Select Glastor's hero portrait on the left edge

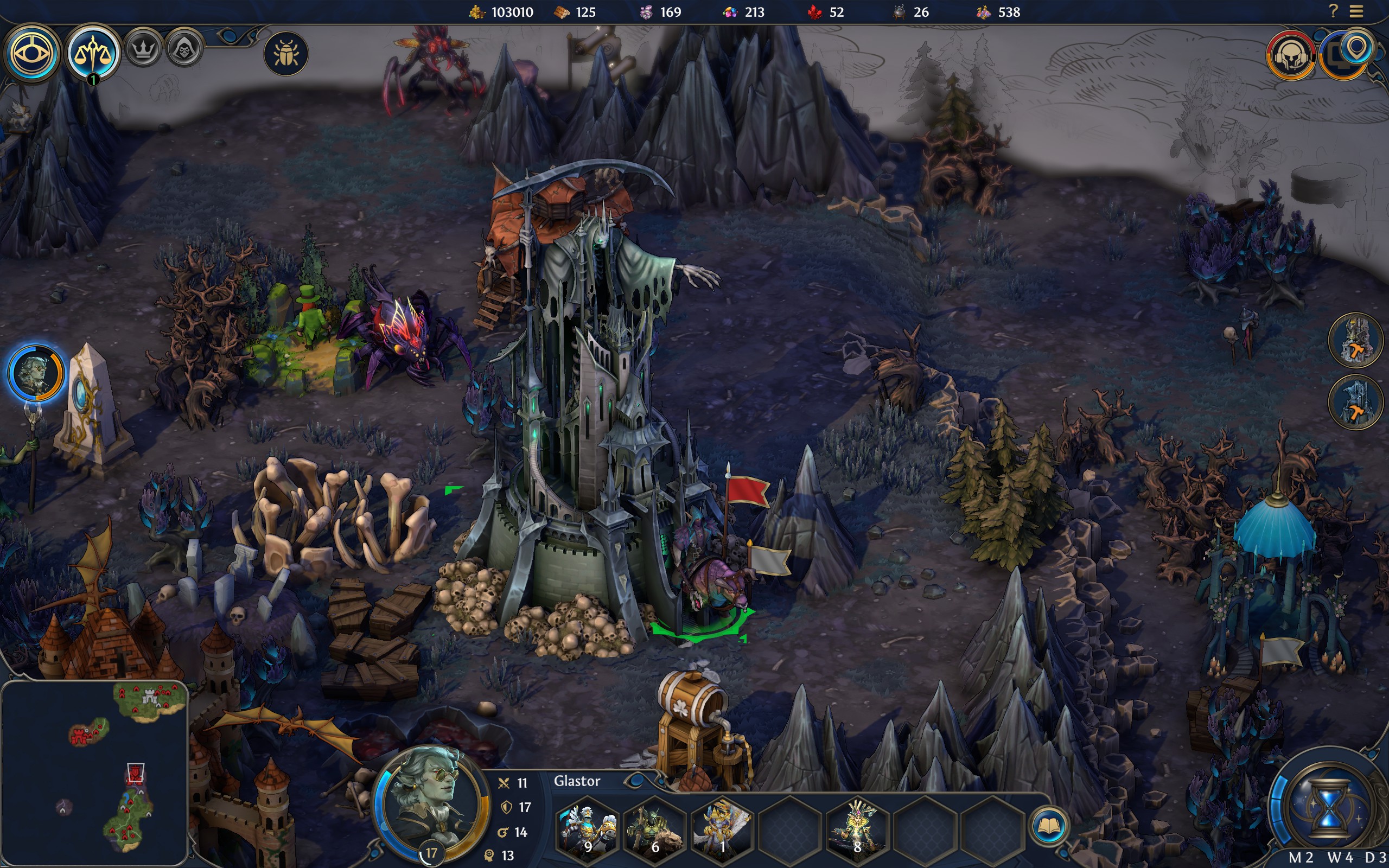click(x=36, y=373)
